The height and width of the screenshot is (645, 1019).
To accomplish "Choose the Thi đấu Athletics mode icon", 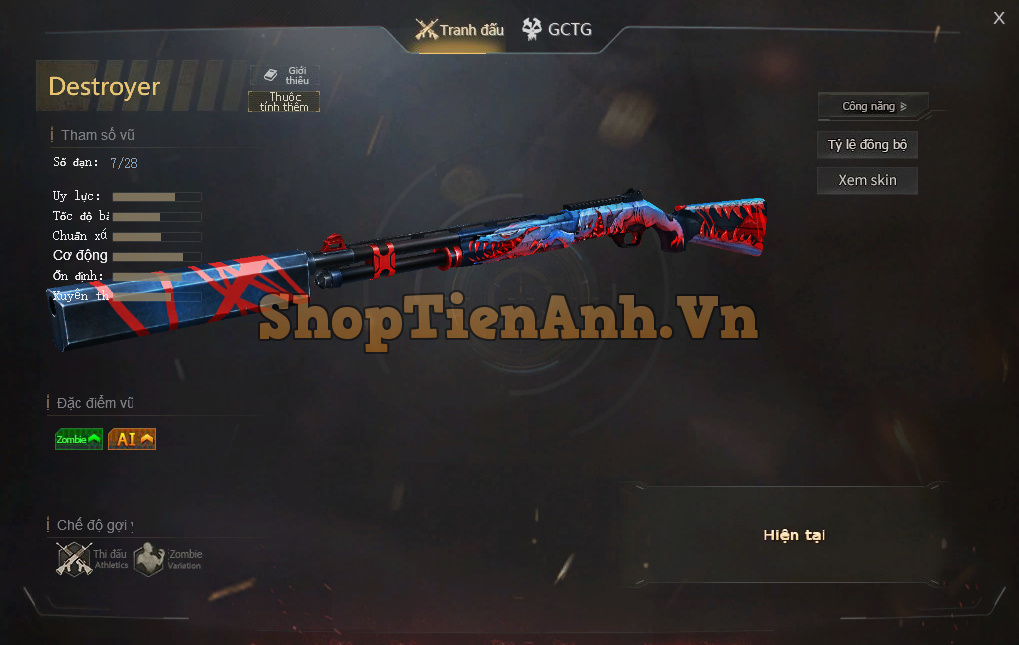I will tap(92, 559).
